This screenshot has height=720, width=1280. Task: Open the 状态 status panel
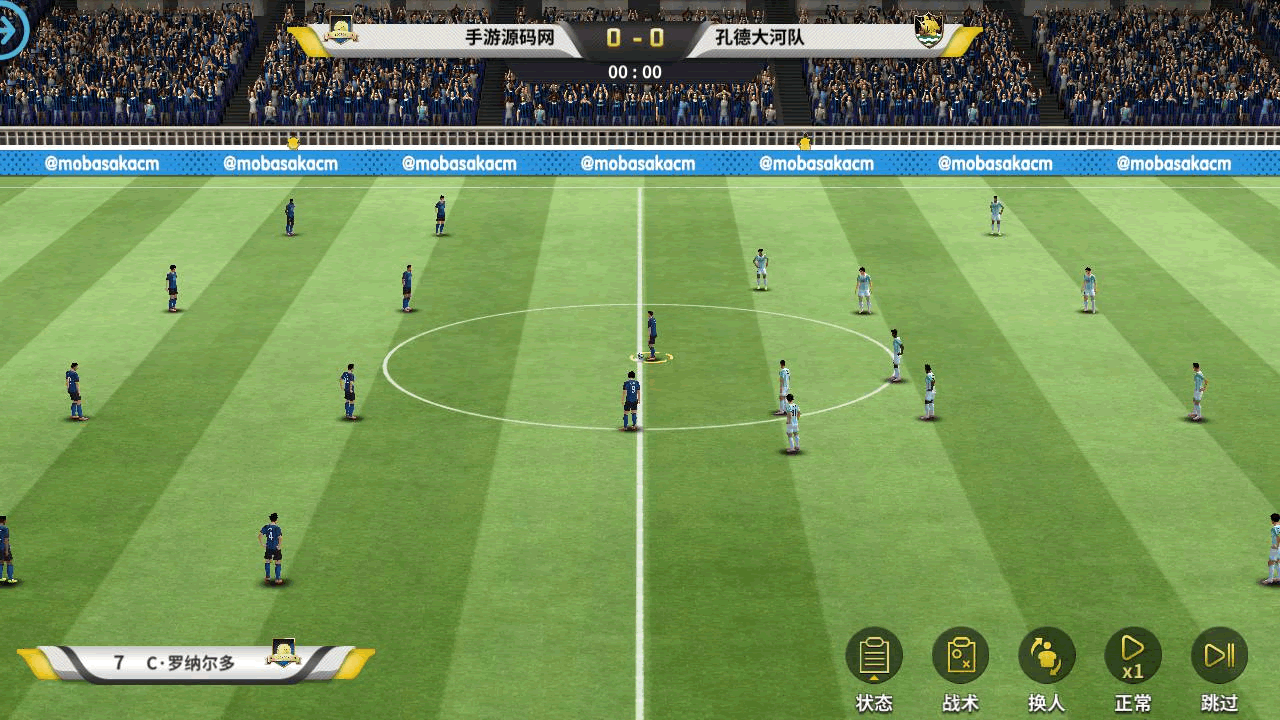(x=874, y=657)
